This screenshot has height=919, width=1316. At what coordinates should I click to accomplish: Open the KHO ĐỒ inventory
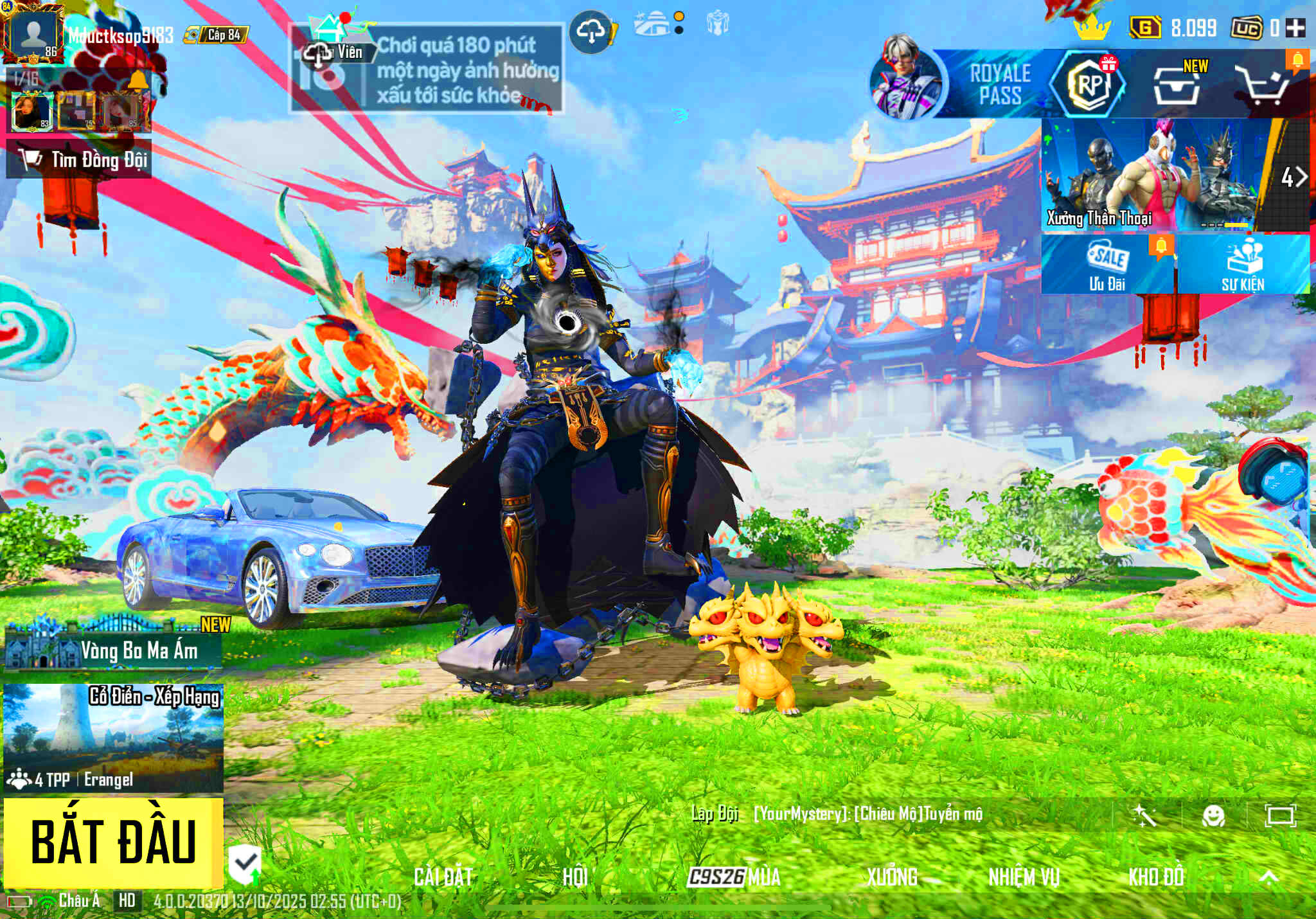click(x=1156, y=877)
